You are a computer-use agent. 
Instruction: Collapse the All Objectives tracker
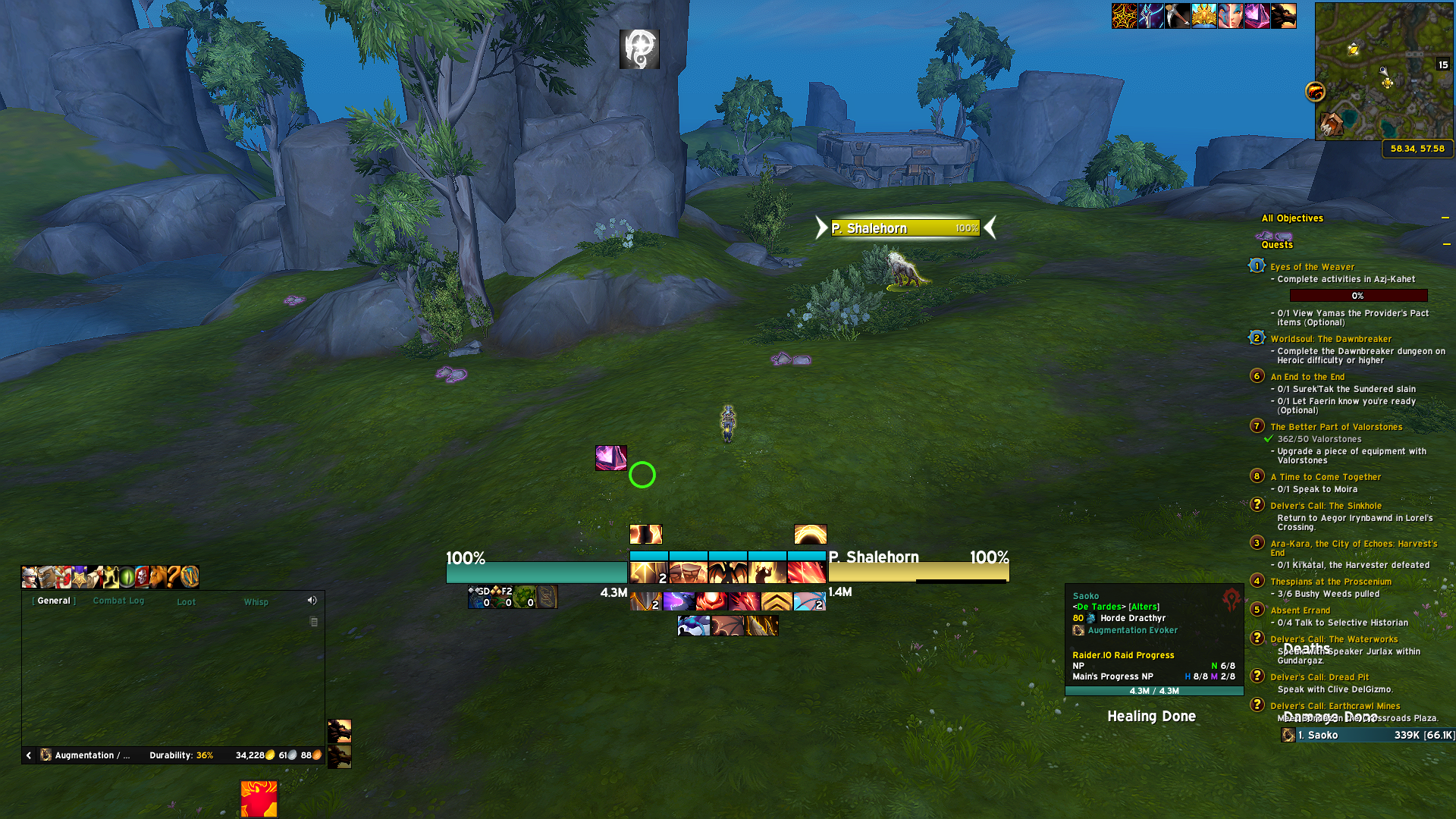click(x=1445, y=218)
